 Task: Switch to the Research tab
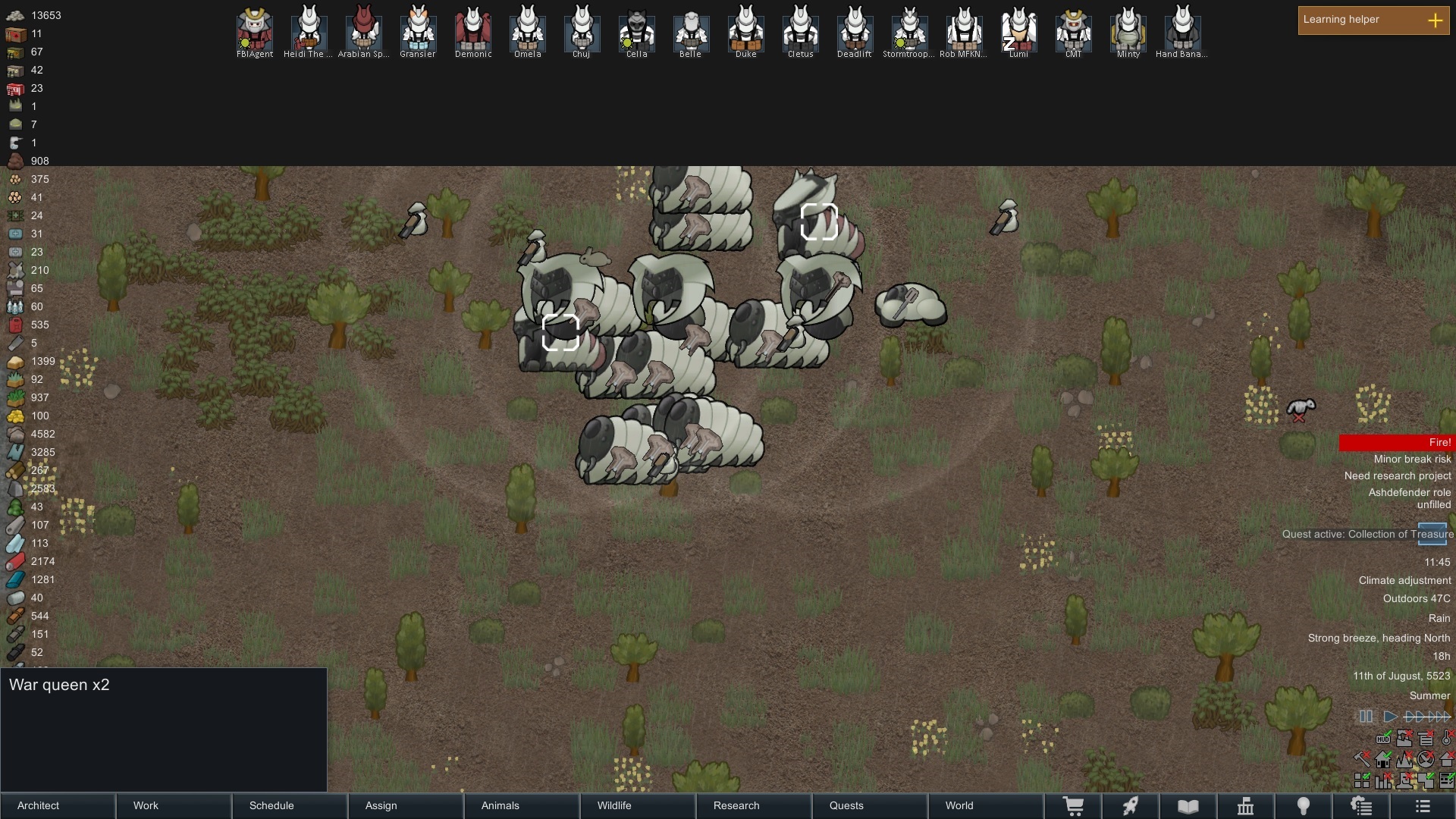(736, 806)
